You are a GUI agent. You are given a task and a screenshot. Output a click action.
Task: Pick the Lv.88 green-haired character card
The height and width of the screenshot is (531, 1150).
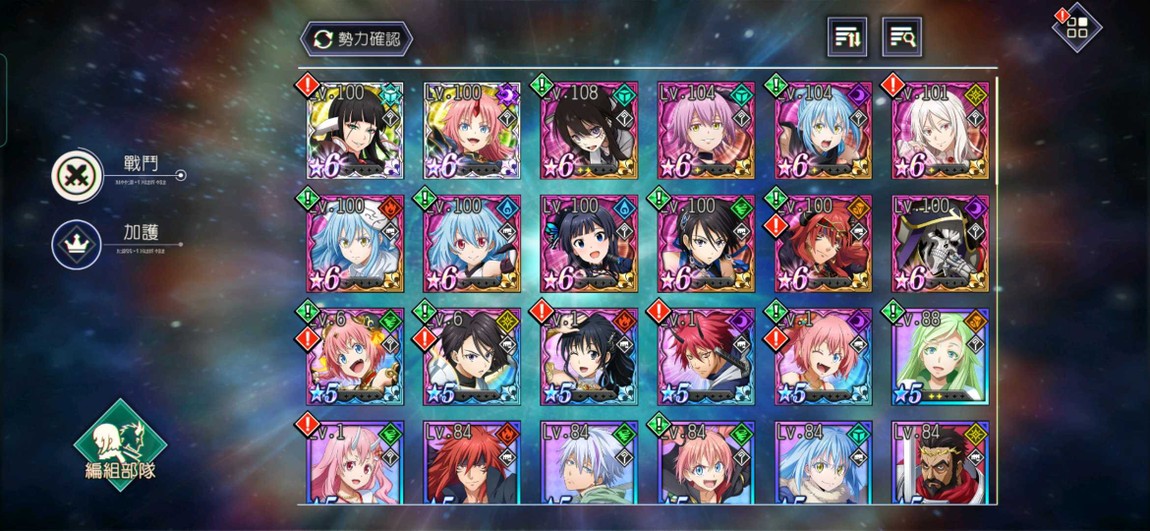pos(939,357)
